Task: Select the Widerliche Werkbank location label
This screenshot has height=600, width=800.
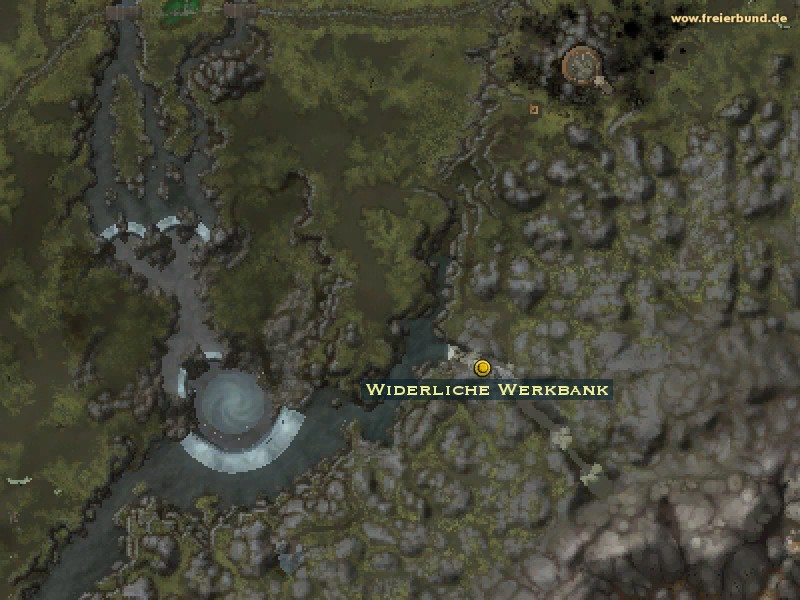Action: pos(486,389)
